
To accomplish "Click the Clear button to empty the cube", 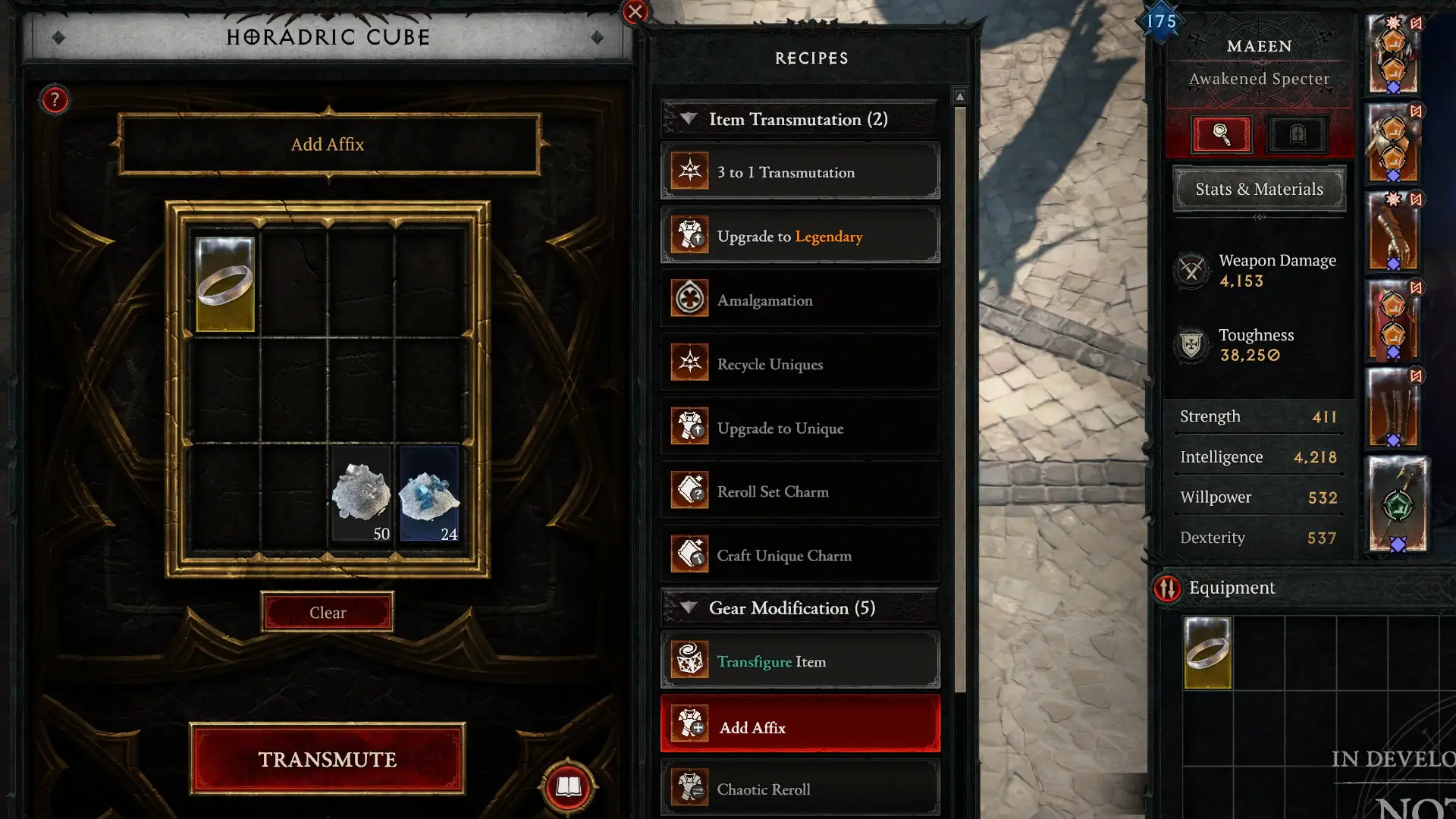I will click(327, 612).
